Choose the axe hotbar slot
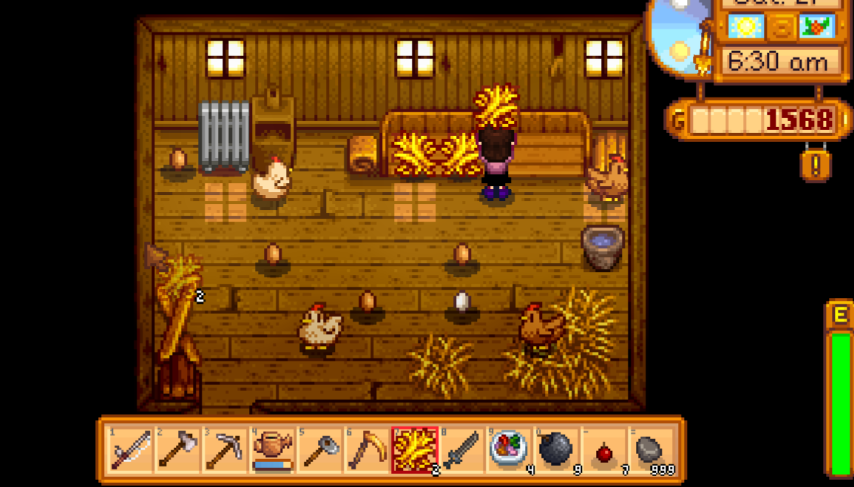 177,450
